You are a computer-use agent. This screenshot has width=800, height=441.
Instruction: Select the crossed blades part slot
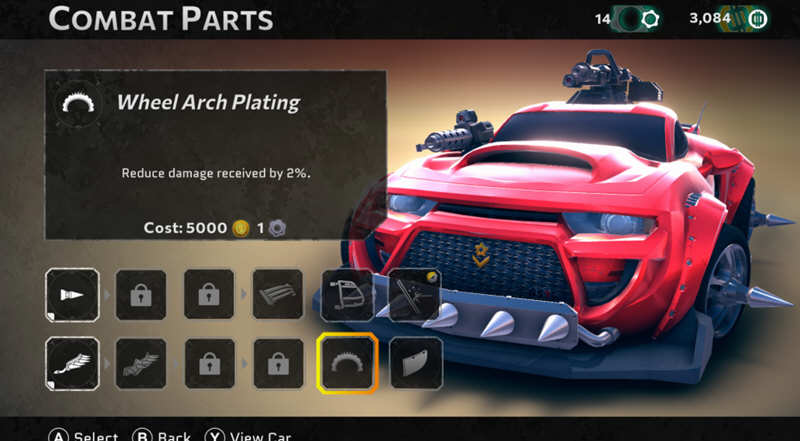coord(414,295)
